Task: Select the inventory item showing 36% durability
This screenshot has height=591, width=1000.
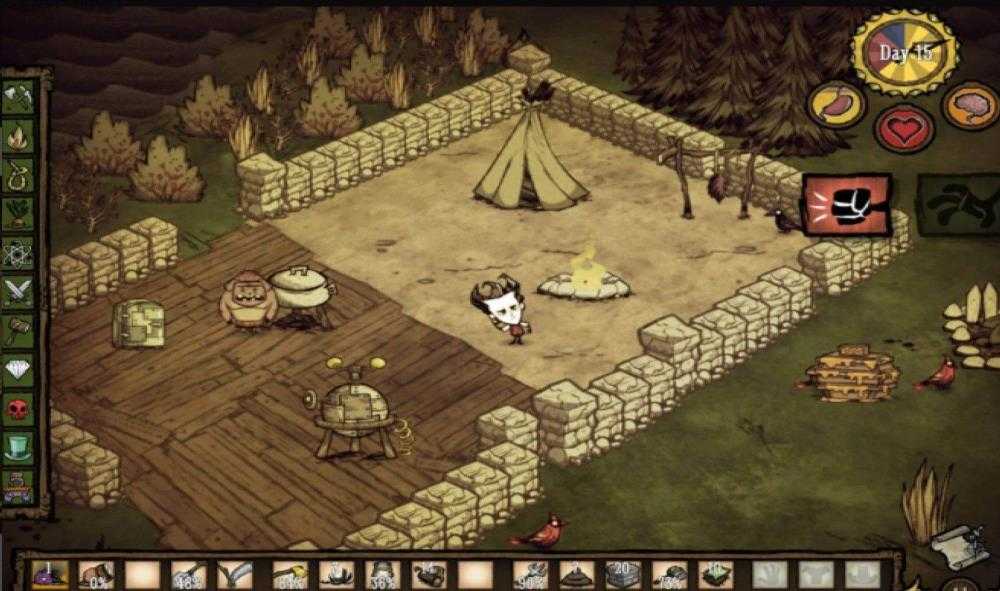Action: [384, 574]
